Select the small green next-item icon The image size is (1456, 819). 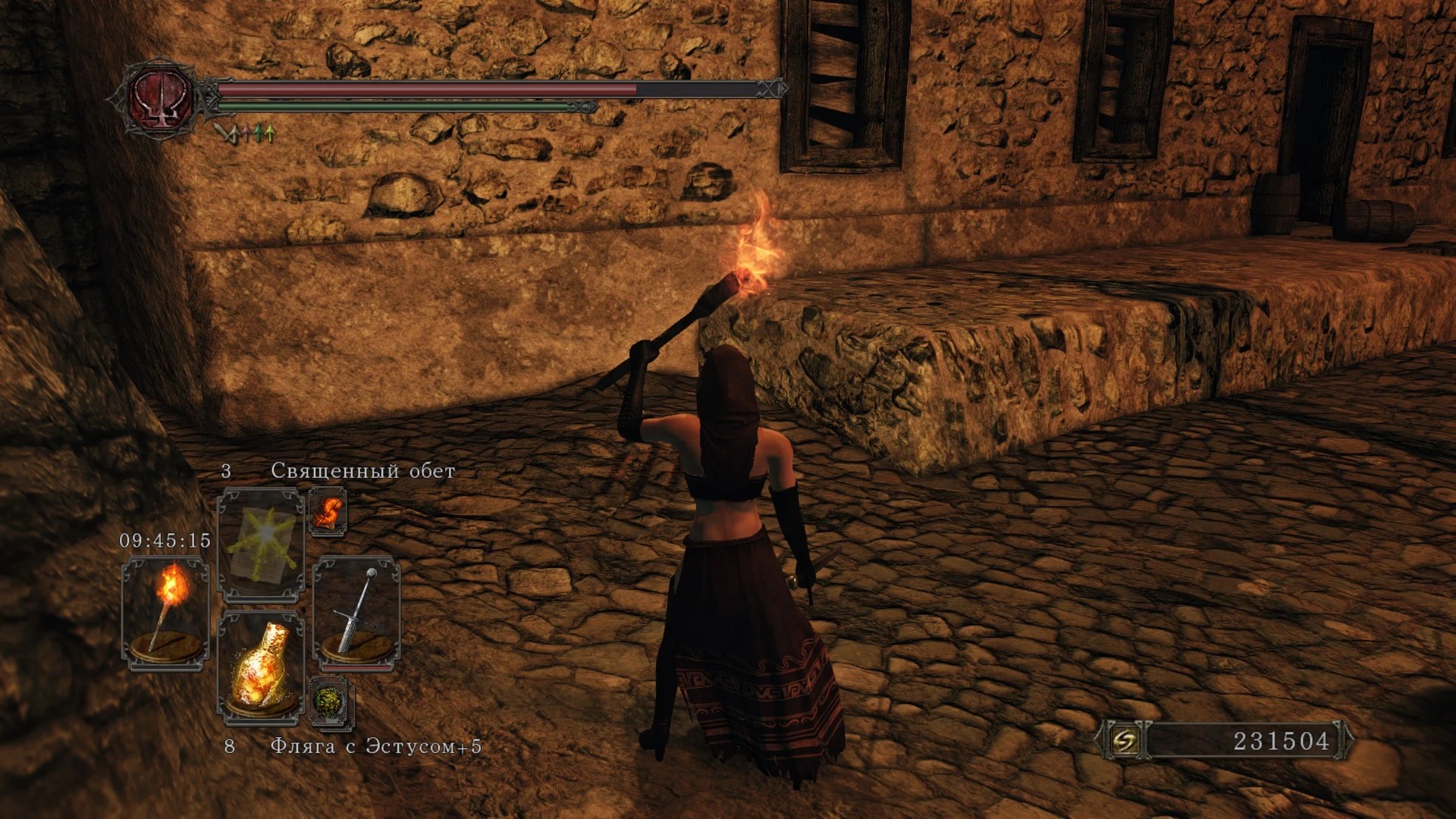330,701
